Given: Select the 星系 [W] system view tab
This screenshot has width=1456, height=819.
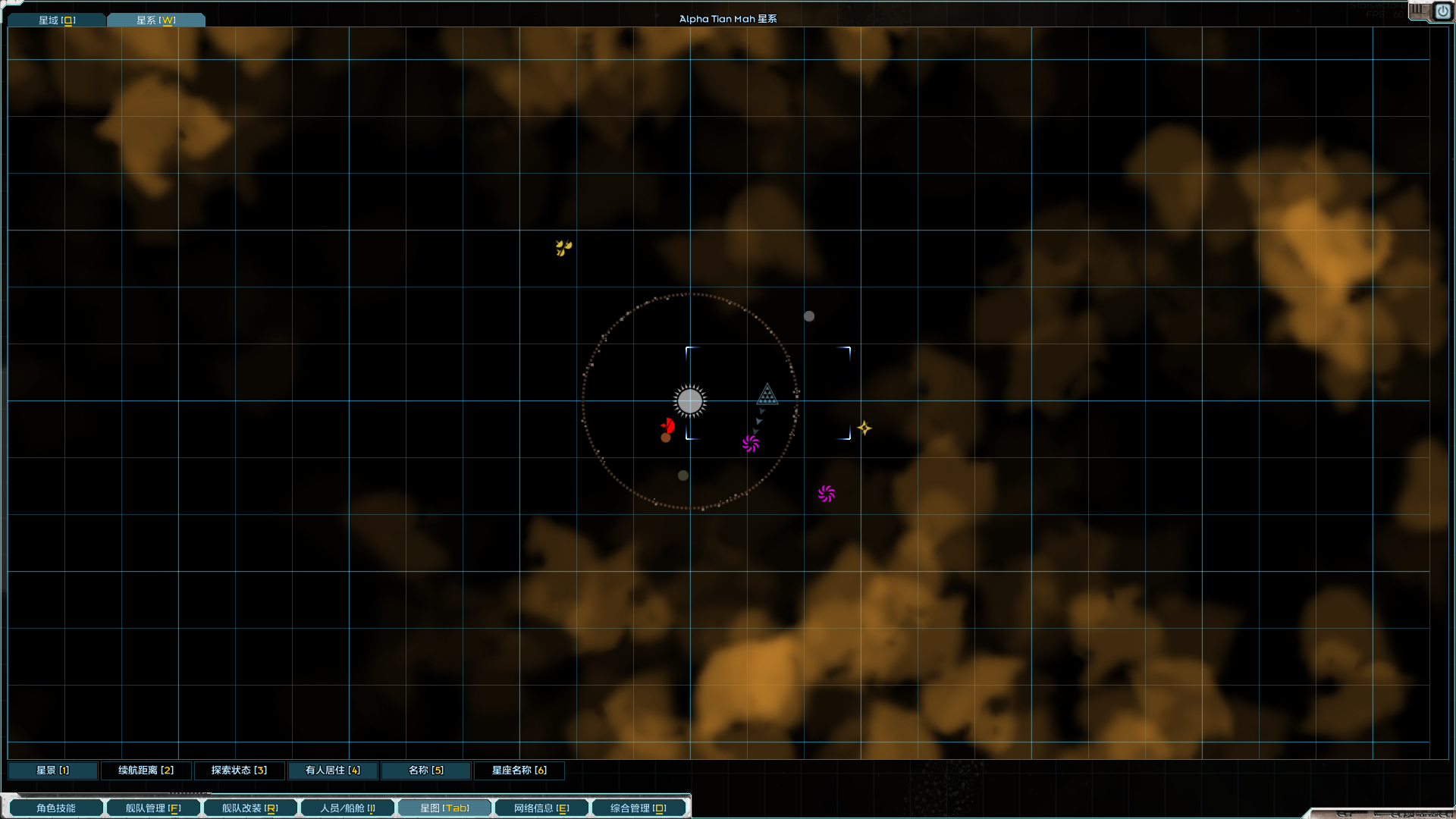Looking at the screenshot, I should coord(155,20).
